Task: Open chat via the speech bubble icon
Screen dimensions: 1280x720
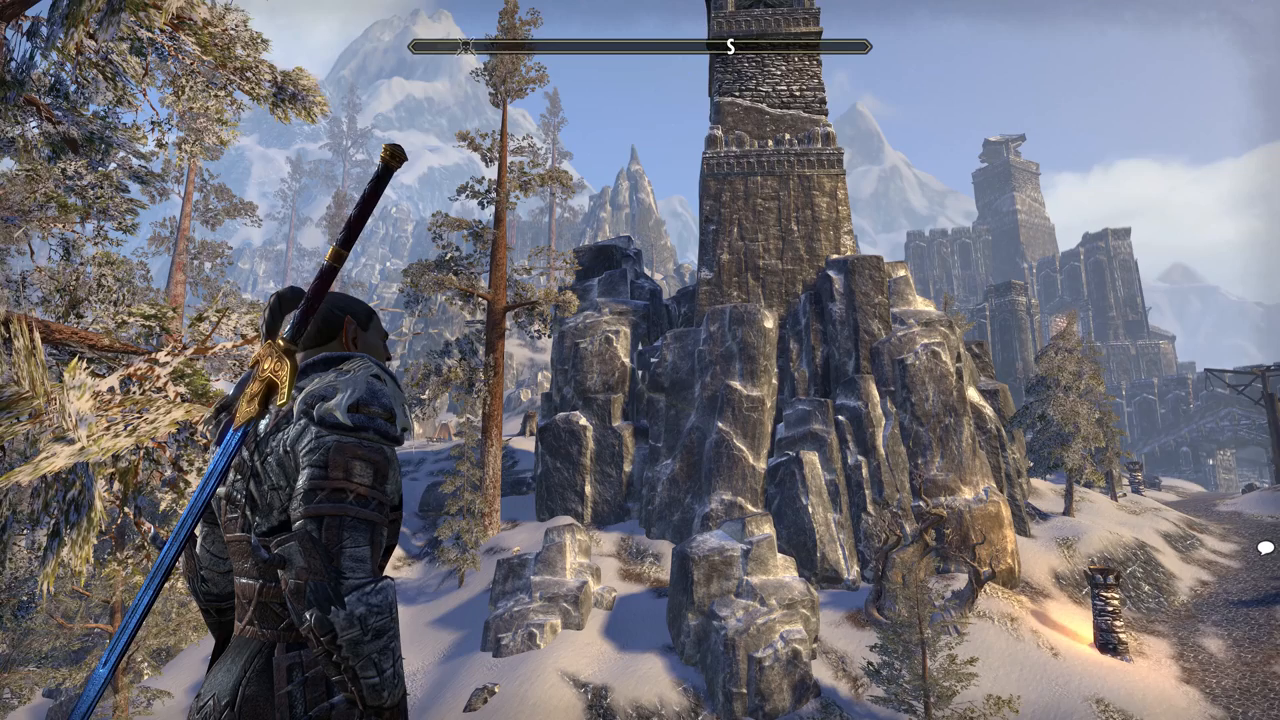Action: (x=1265, y=547)
